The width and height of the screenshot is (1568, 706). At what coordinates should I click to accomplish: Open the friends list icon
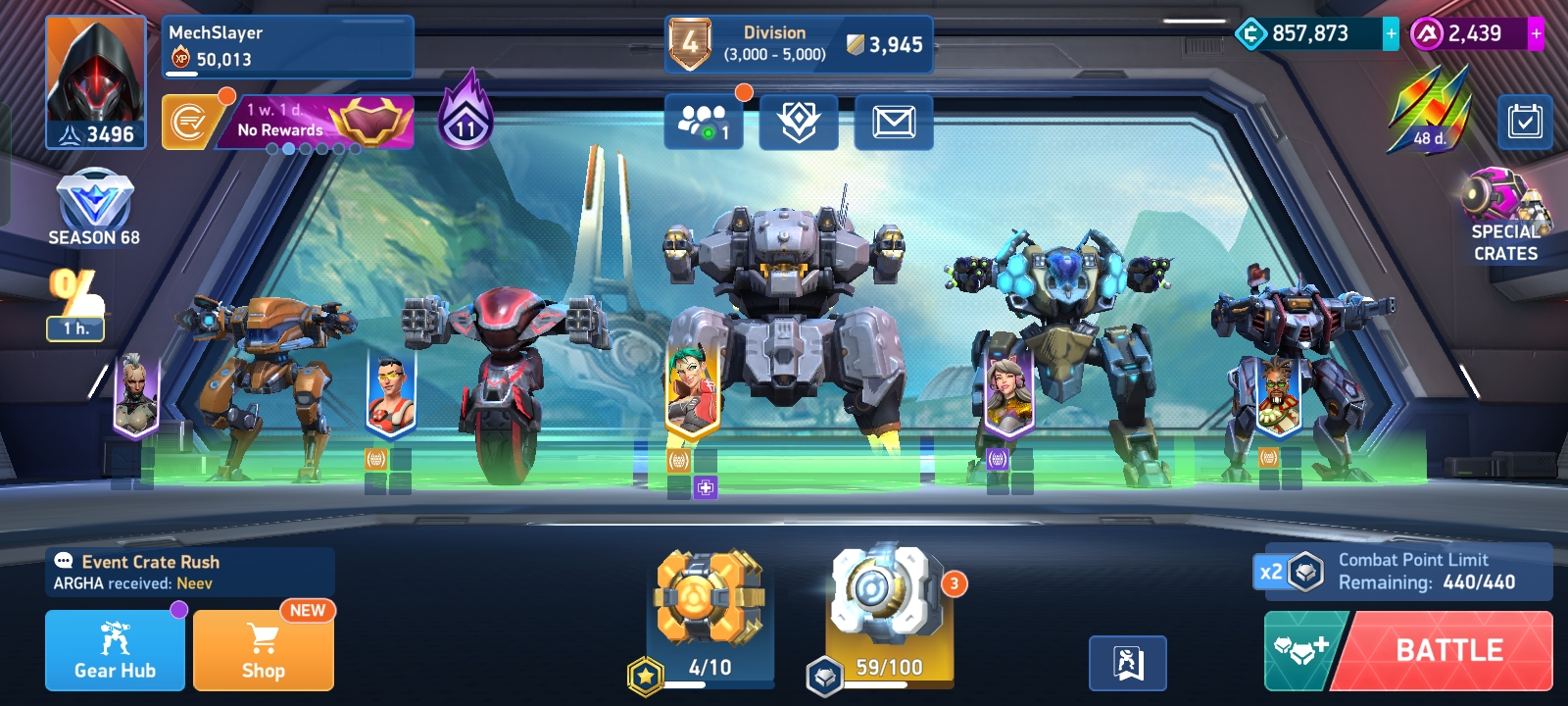(x=703, y=122)
